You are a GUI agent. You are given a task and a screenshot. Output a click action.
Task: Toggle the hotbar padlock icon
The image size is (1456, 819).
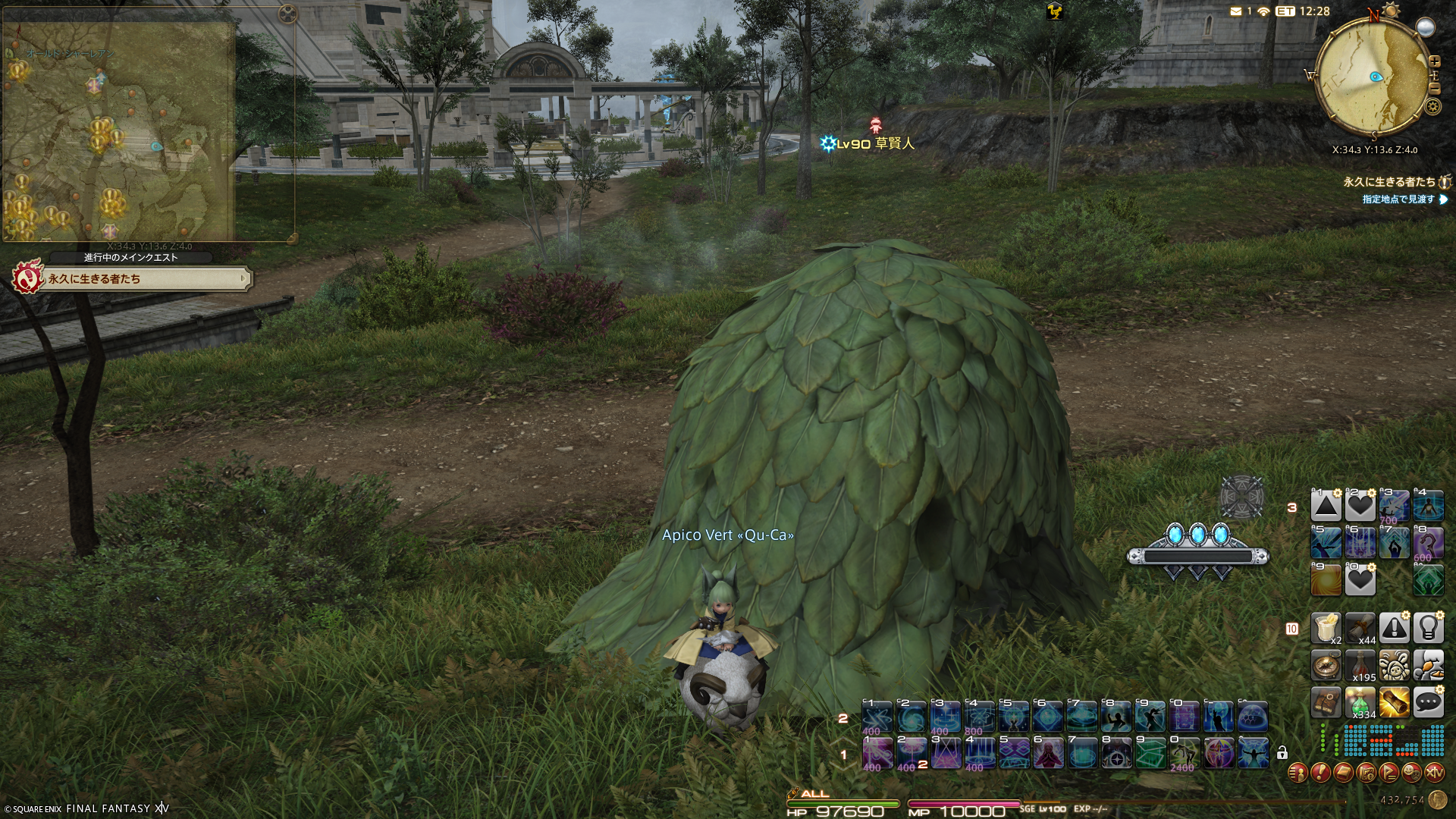[1282, 753]
